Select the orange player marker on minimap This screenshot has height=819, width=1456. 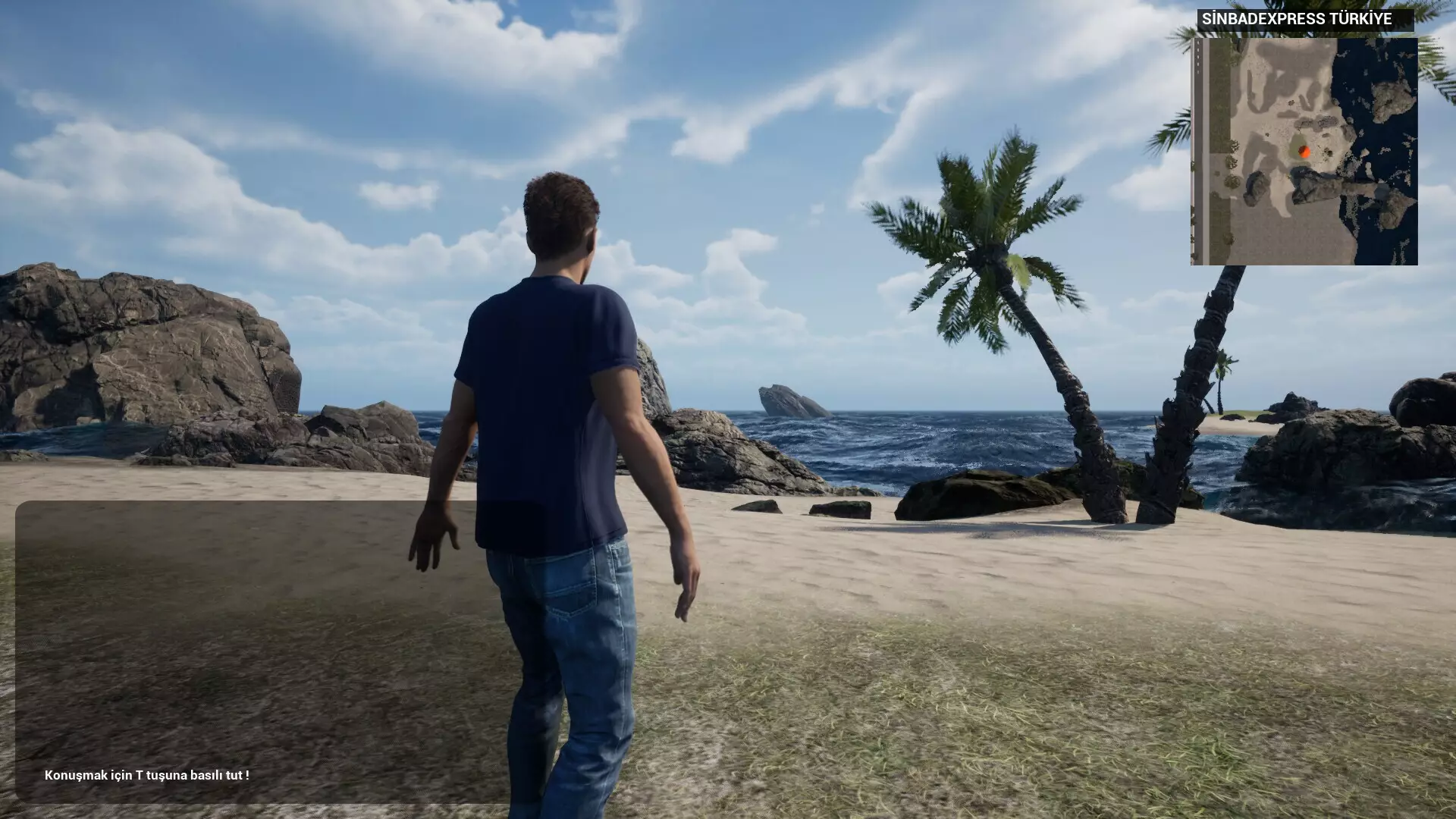click(1304, 152)
